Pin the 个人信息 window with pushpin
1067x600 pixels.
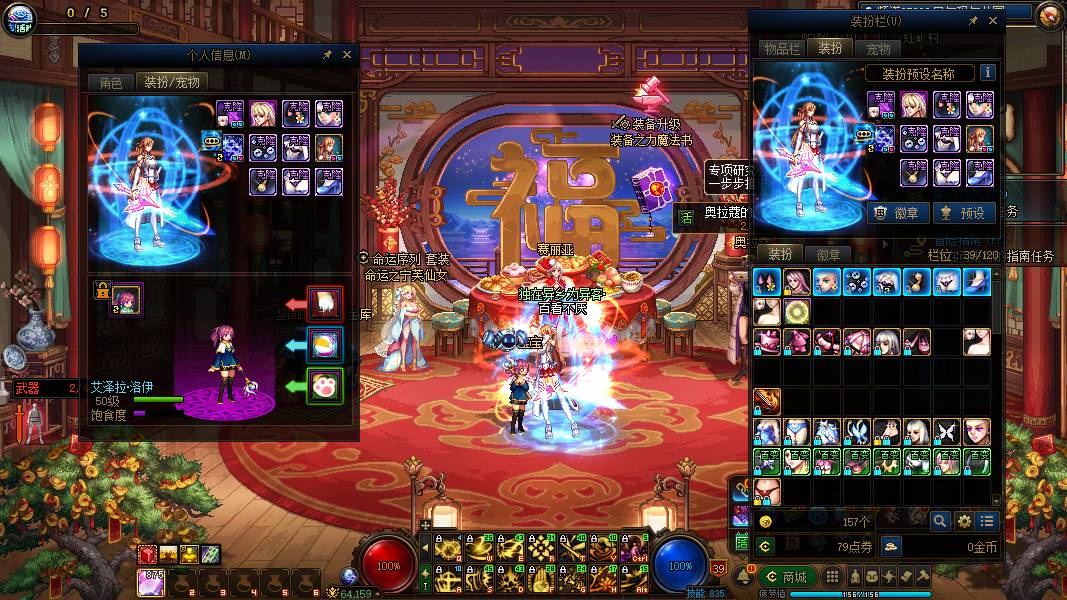(327, 55)
